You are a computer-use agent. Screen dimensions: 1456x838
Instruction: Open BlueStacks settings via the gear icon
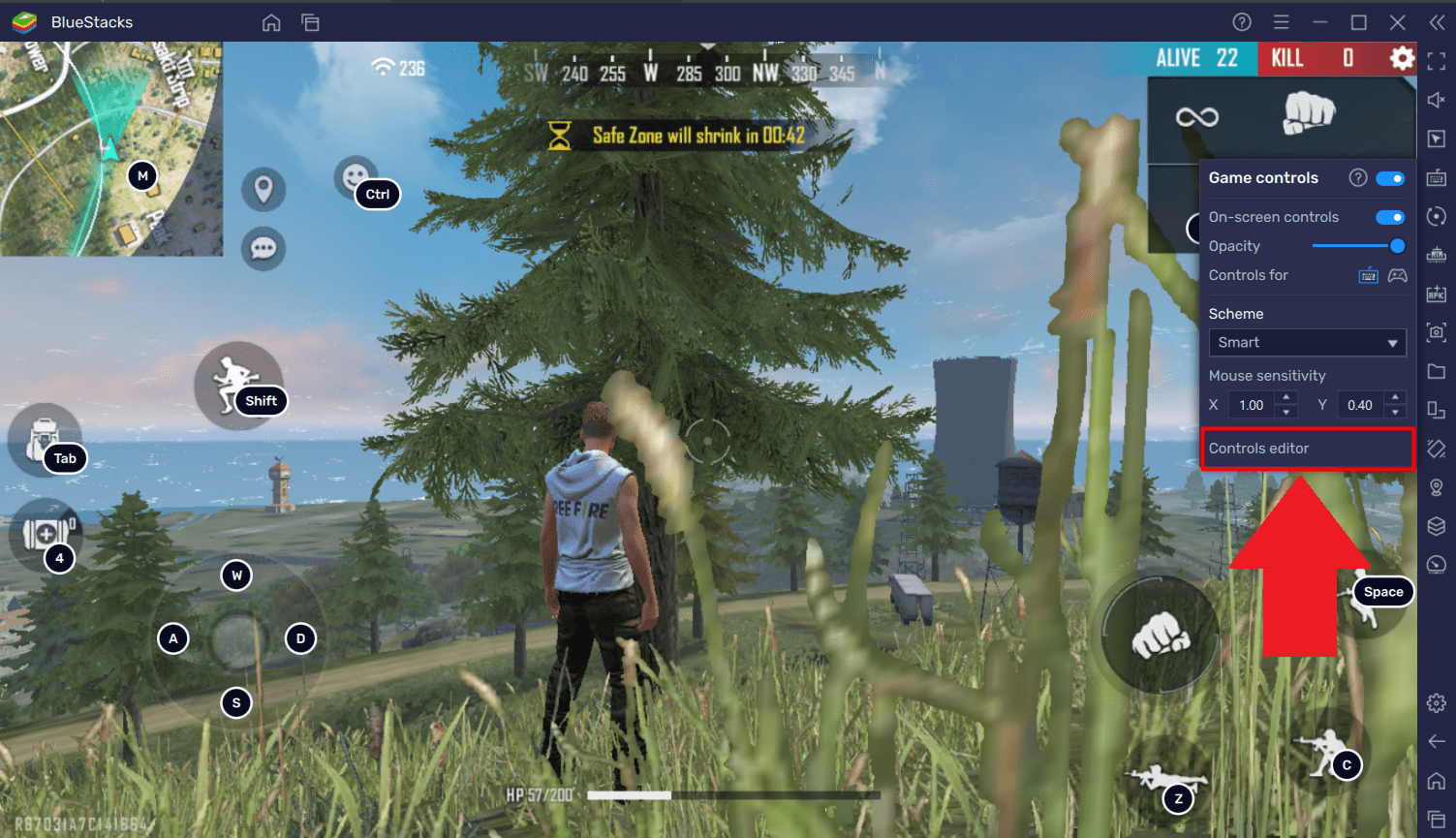pos(1437,702)
